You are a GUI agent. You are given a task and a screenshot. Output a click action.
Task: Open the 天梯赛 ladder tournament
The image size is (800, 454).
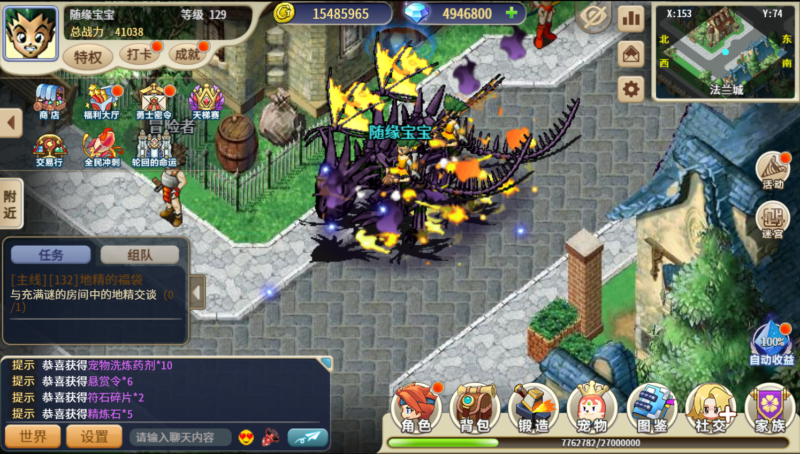coord(206,101)
